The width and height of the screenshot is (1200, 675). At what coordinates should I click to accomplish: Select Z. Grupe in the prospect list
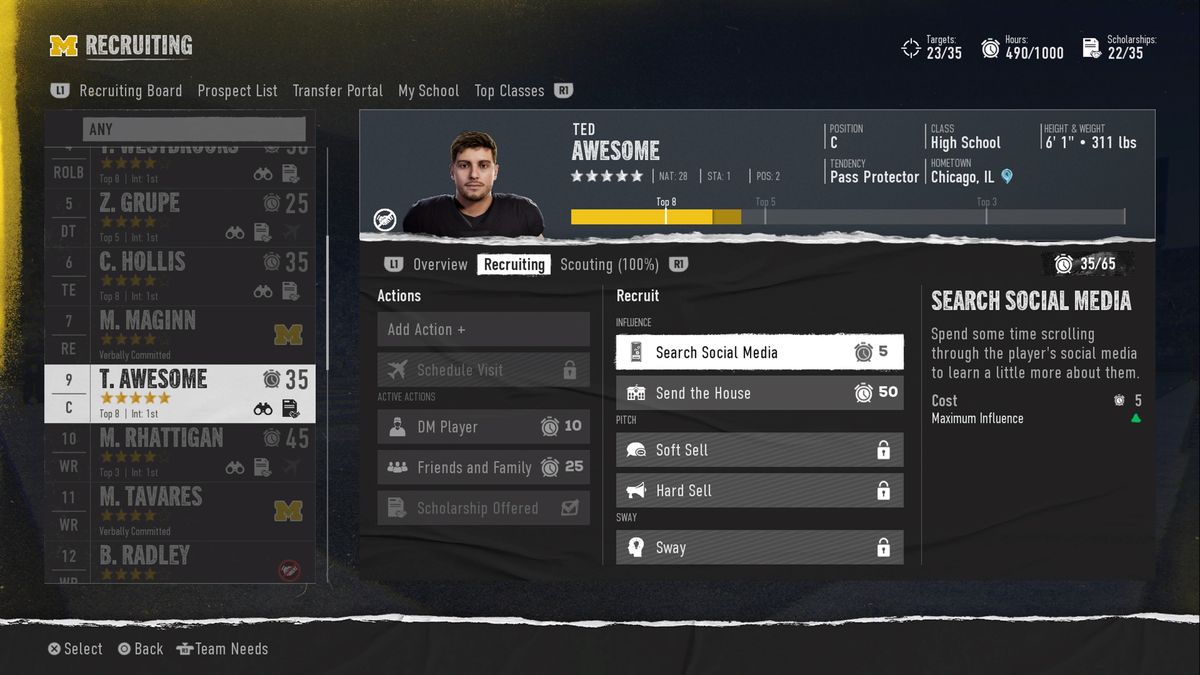pos(180,217)
